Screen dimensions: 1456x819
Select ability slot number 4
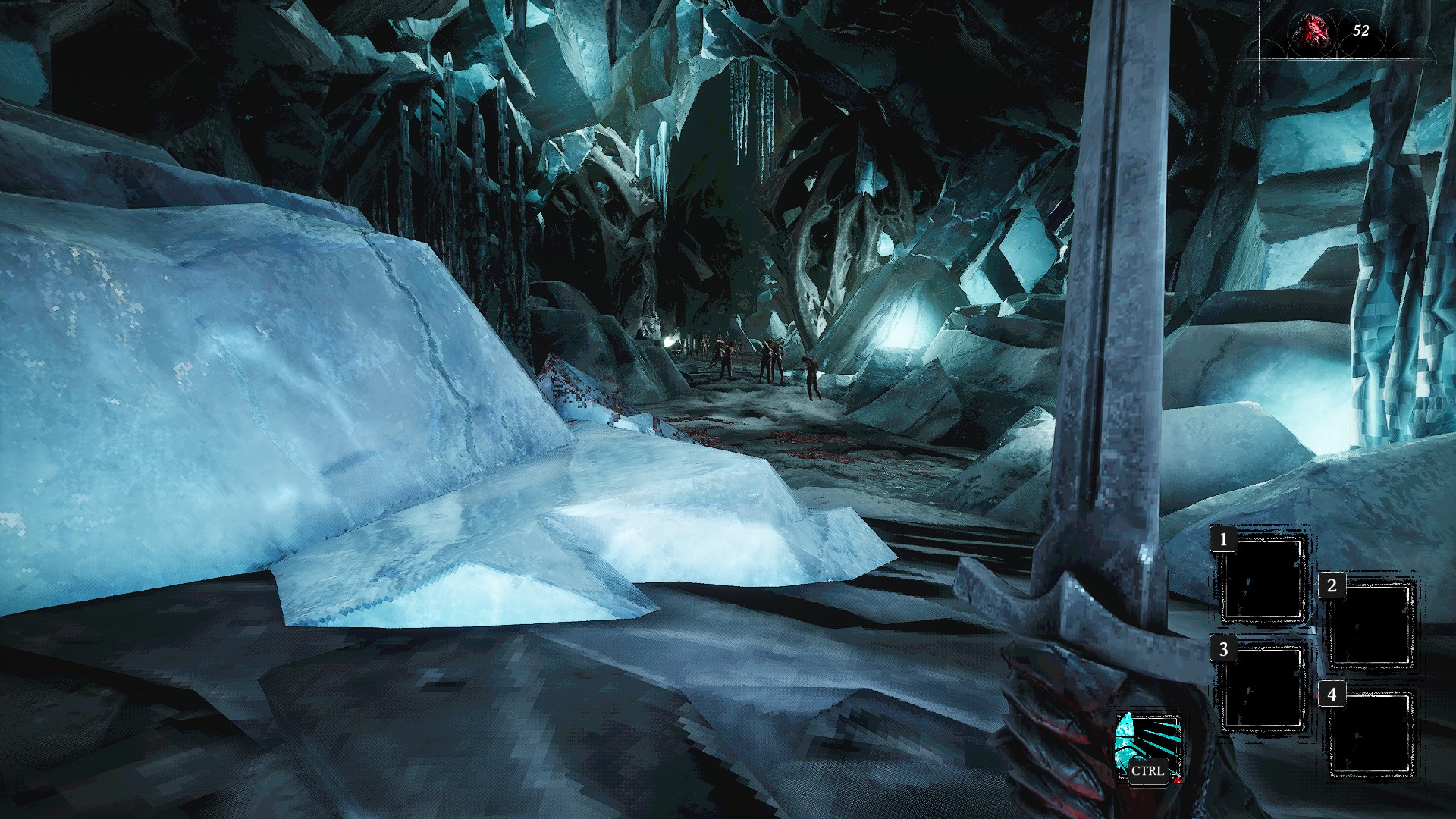[x=1371, y=734]
